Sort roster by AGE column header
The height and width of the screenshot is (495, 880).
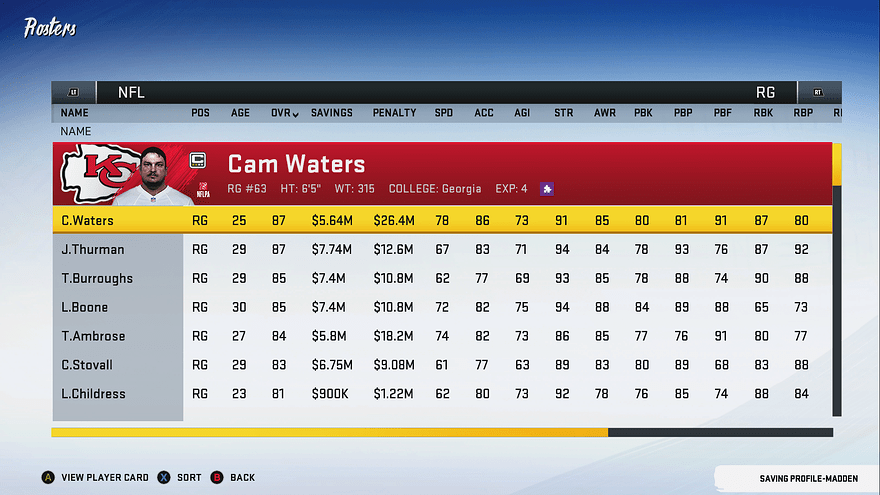[x=240, y=113]
